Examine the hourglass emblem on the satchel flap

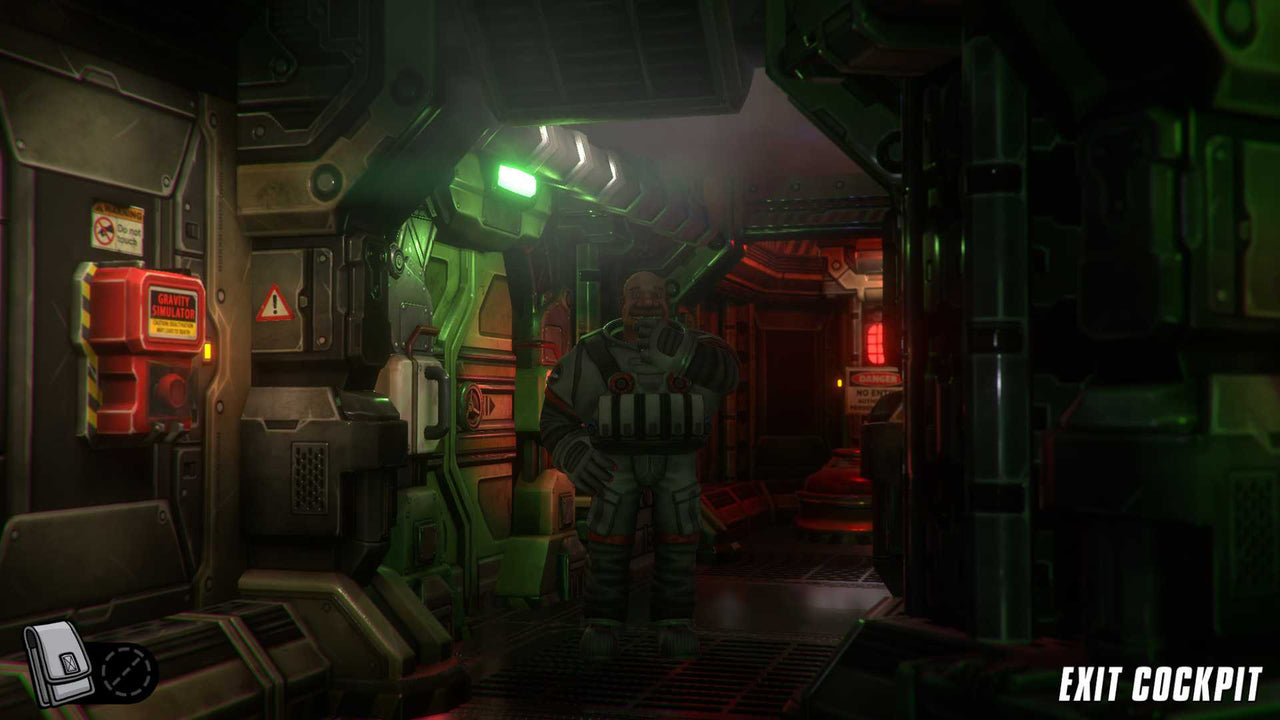(x=70, y=663)
